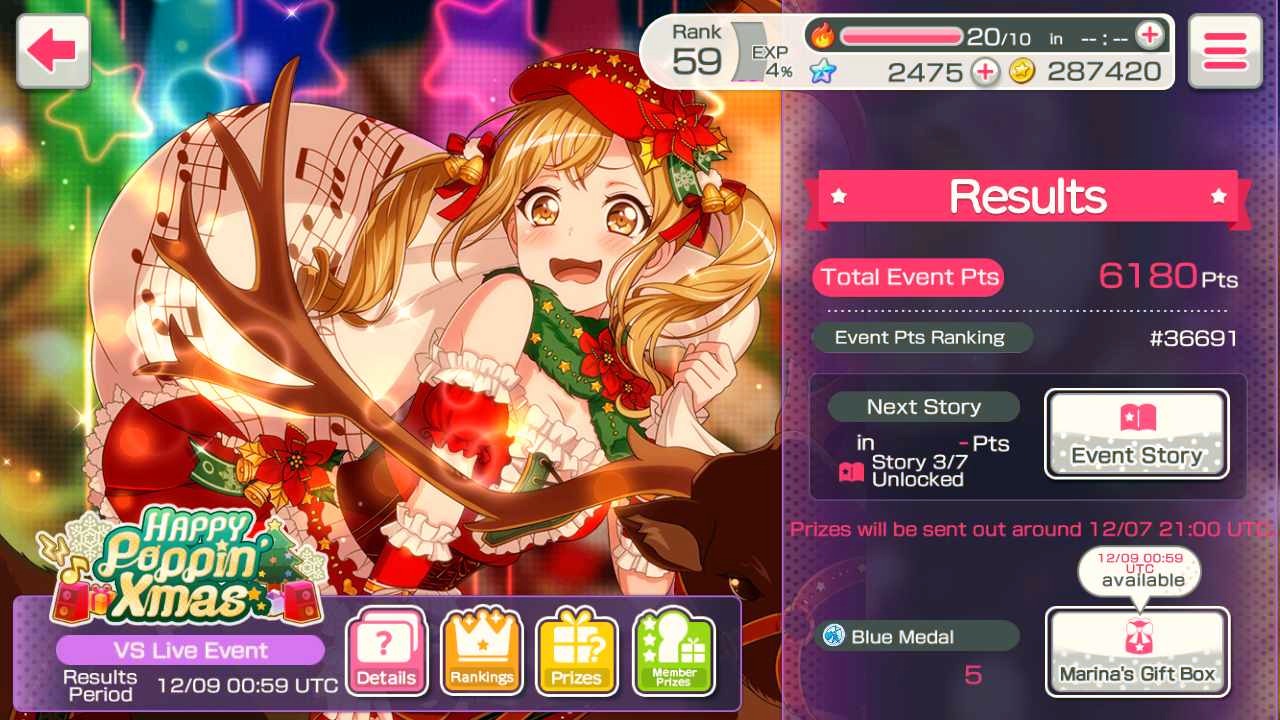Open the hamburger menu
Image resolution: width=1280 pixels, height=720 pixels.
tap(1225, 51)
